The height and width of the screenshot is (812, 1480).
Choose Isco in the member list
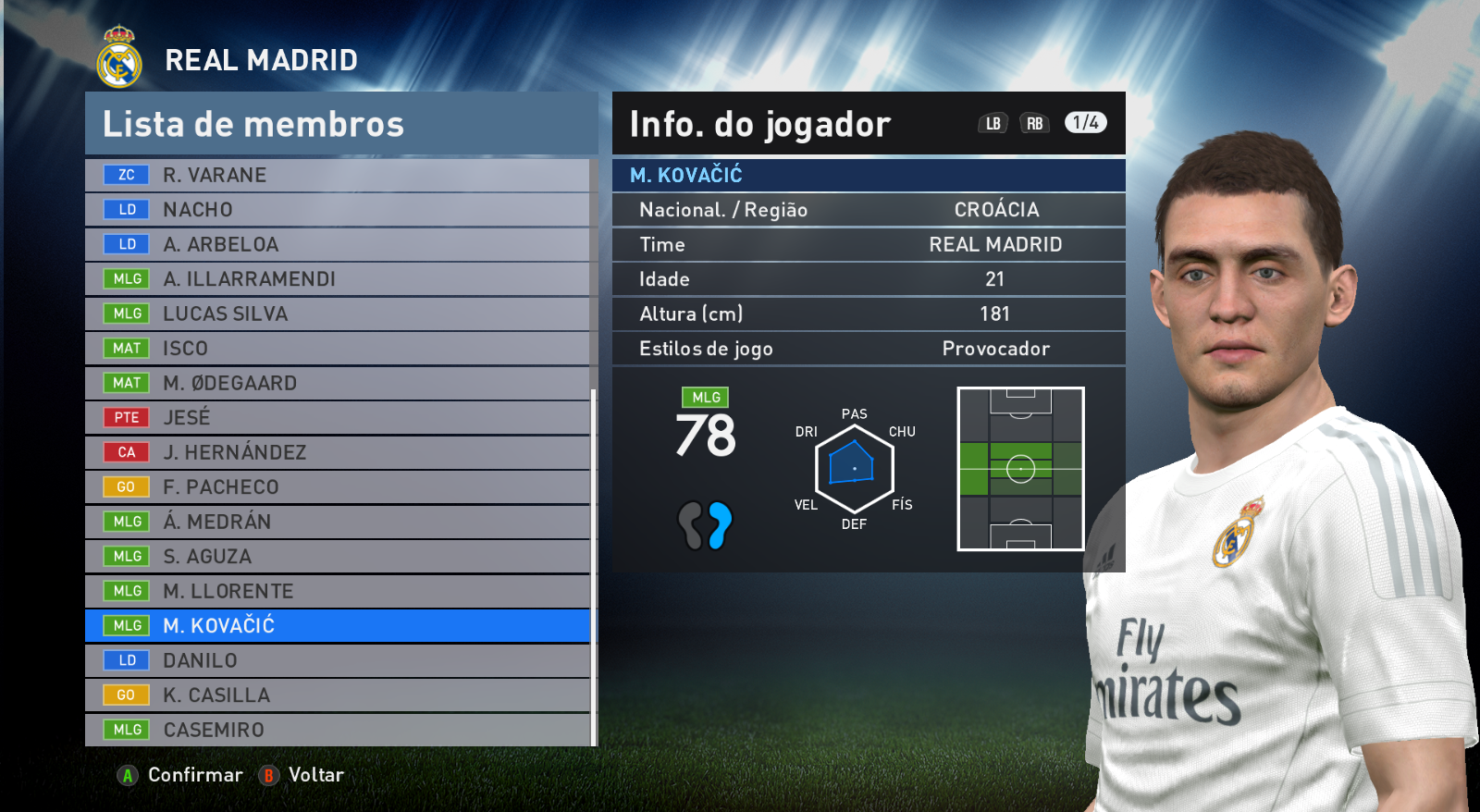click(338, 349)
